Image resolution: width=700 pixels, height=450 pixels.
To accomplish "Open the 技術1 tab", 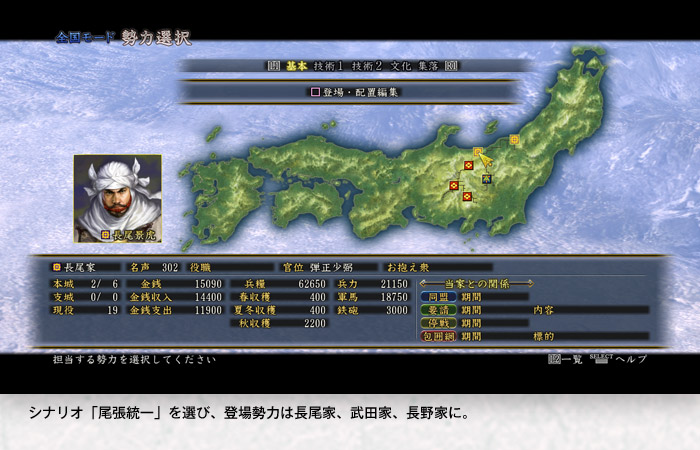I will coord(330,66).
